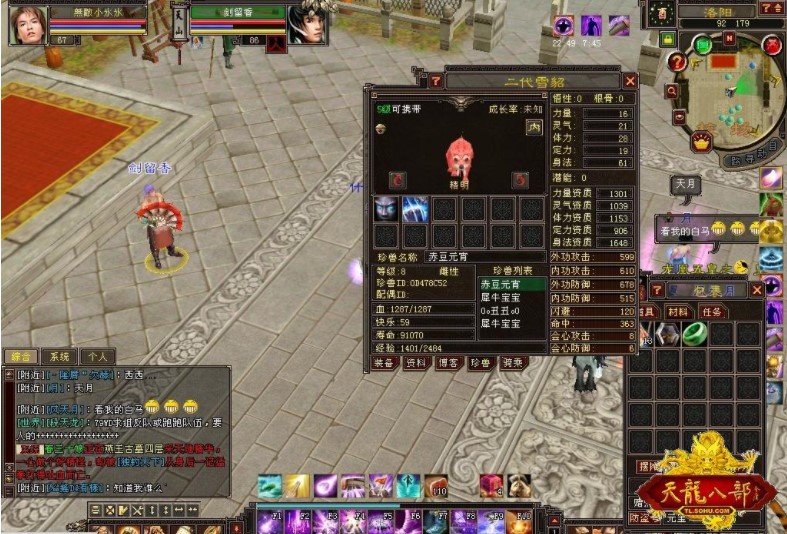This screenshot has width=787, height=534.
Task: Open the 资料 profile tab
Action: [416, 363]
